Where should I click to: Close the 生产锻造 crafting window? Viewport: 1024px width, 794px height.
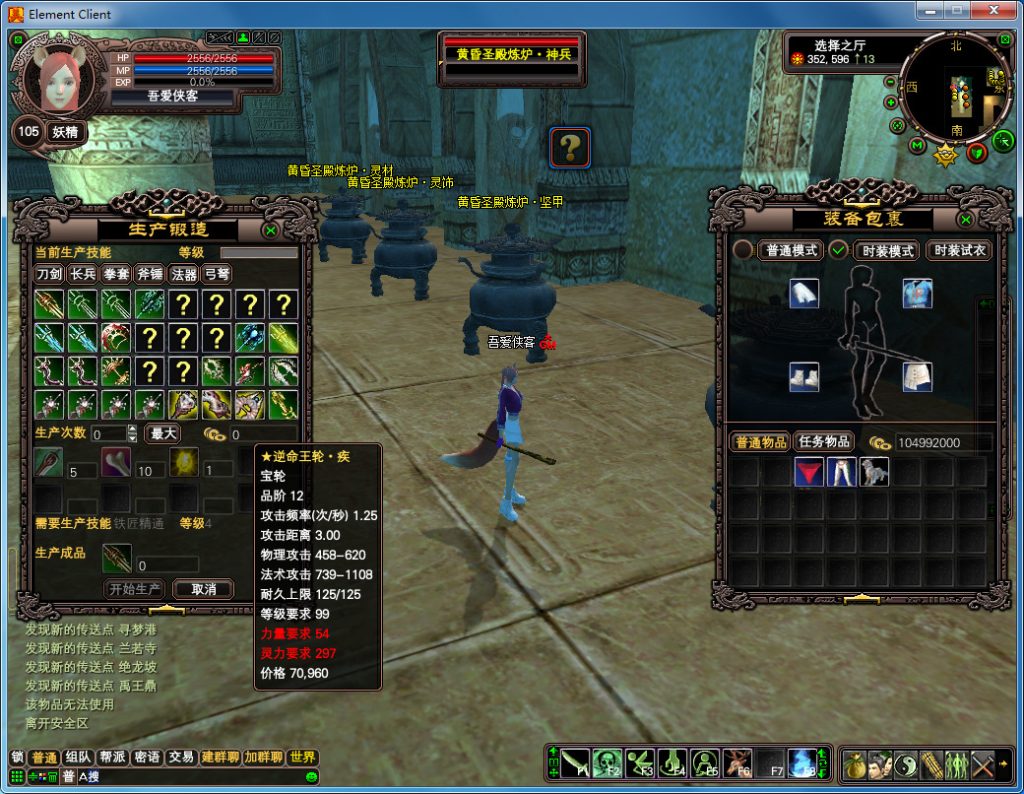pyautogui.click(x=270, y=230)
